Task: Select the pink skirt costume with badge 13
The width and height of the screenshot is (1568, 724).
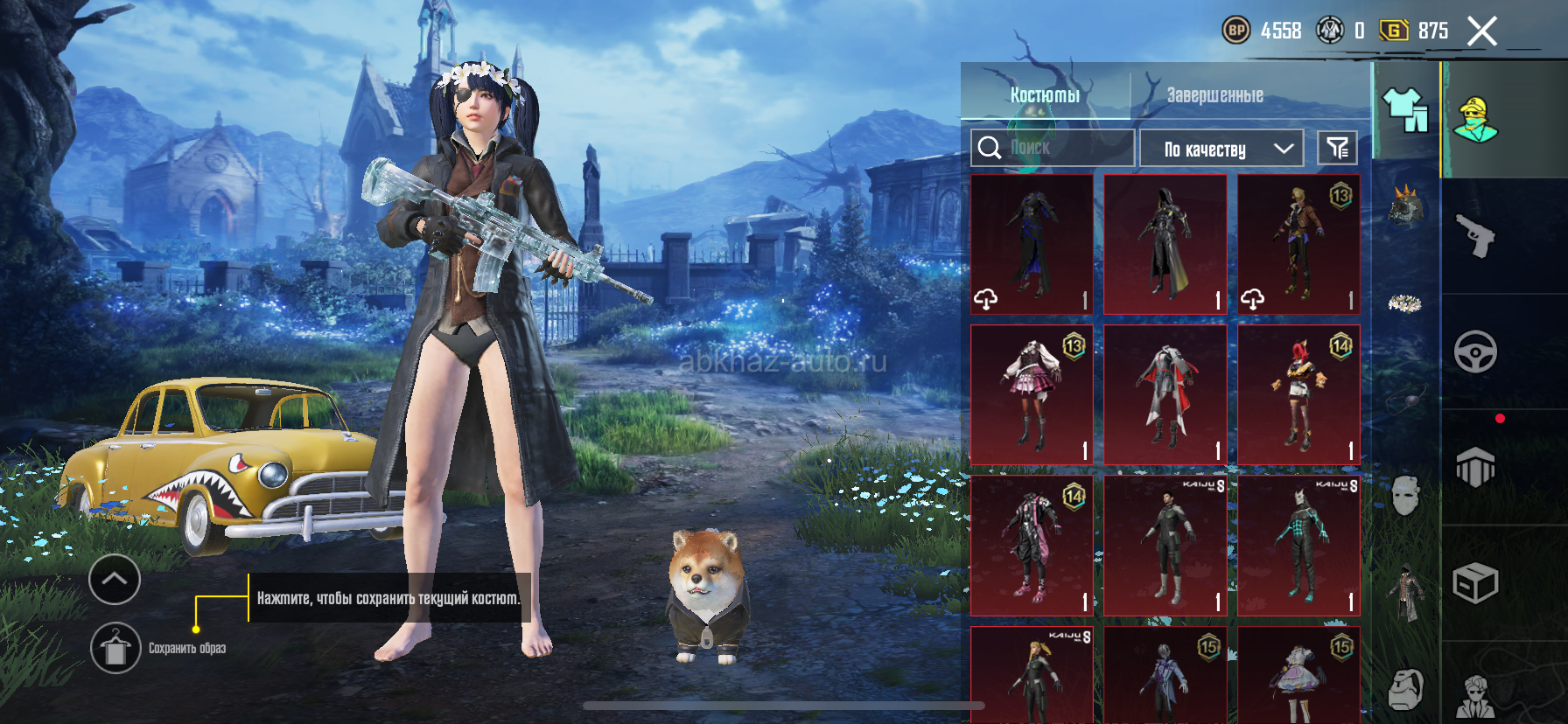Action: click(x=1032, y=394)
